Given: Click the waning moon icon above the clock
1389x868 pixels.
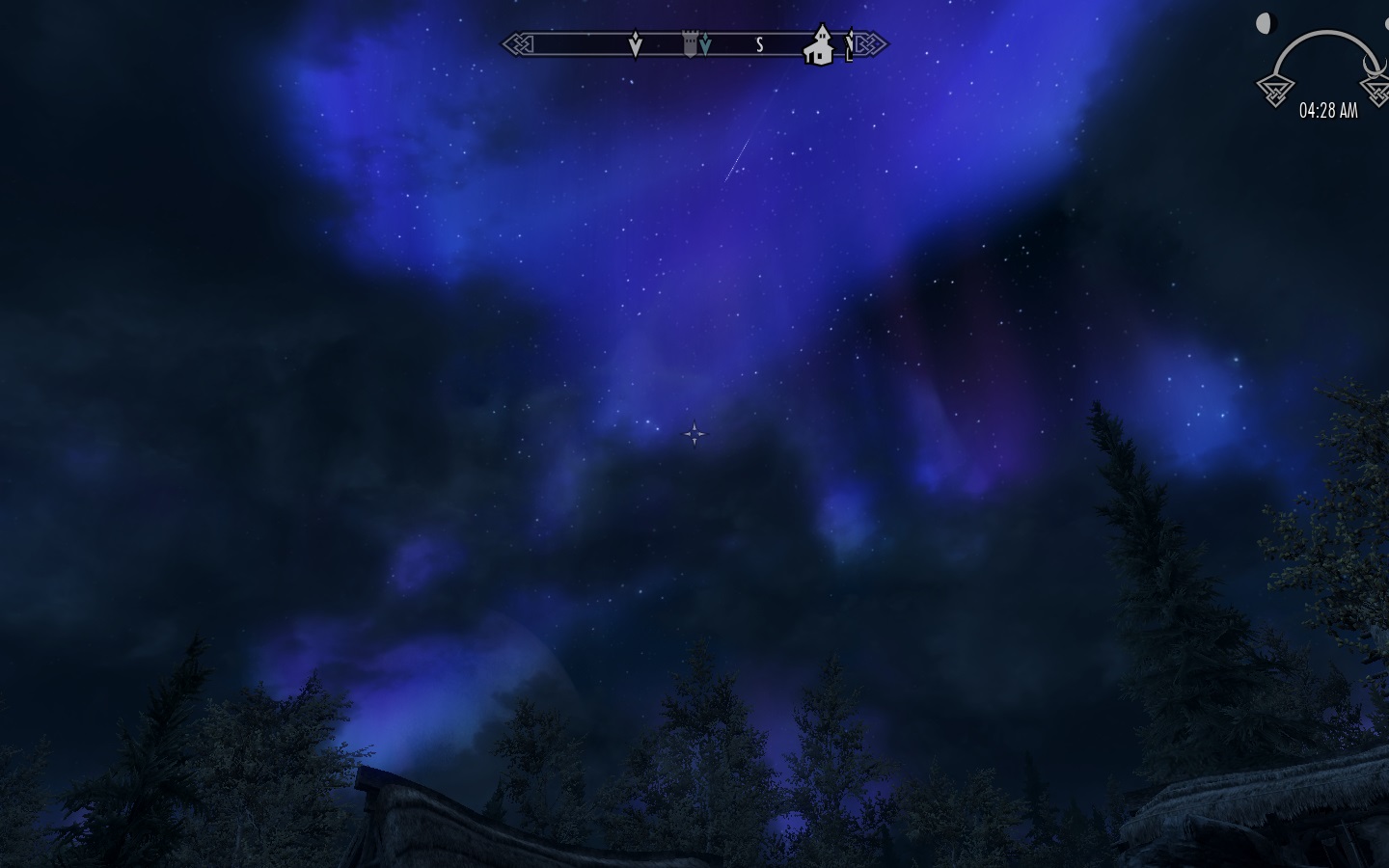Looking at the screenshot, I should (x=1264, y=23).
